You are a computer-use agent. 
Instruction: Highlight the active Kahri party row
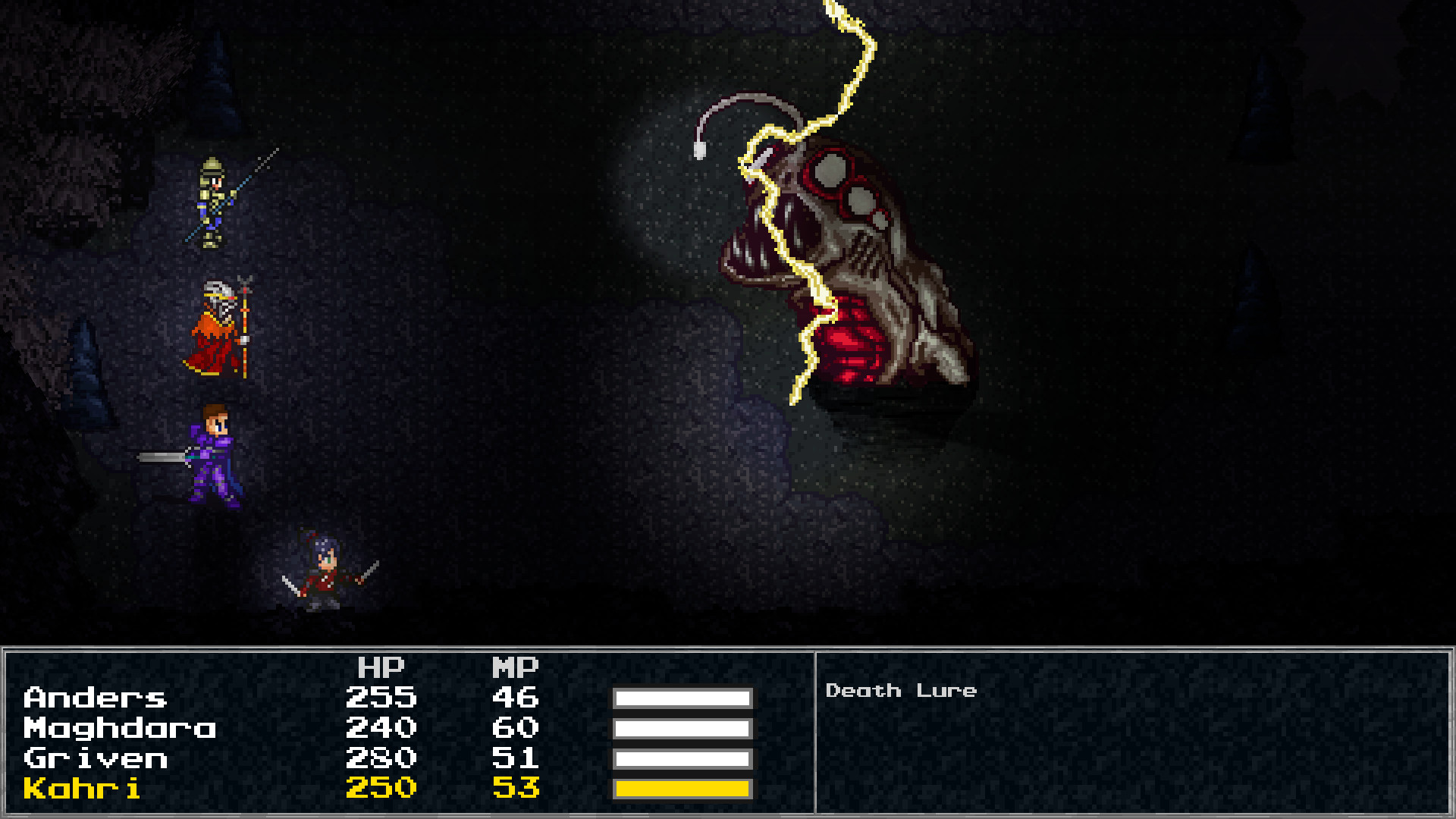click(303, 789)
